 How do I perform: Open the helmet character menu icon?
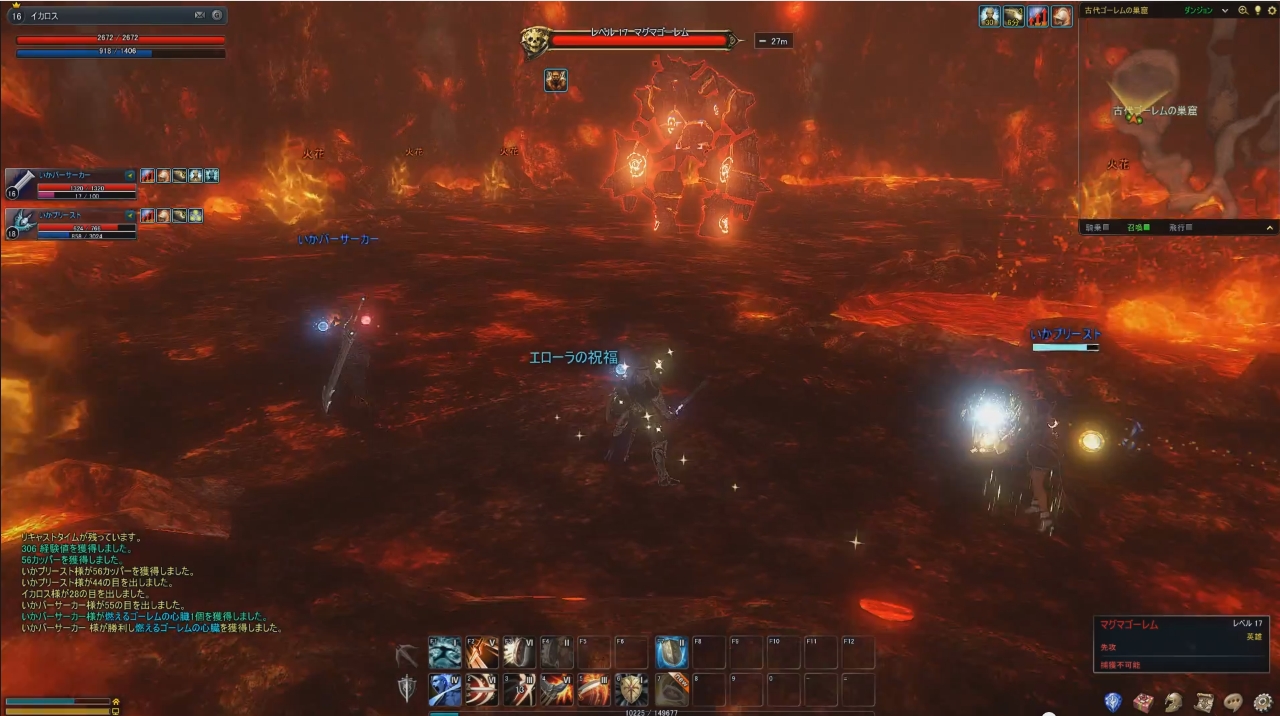(1173, 702)
